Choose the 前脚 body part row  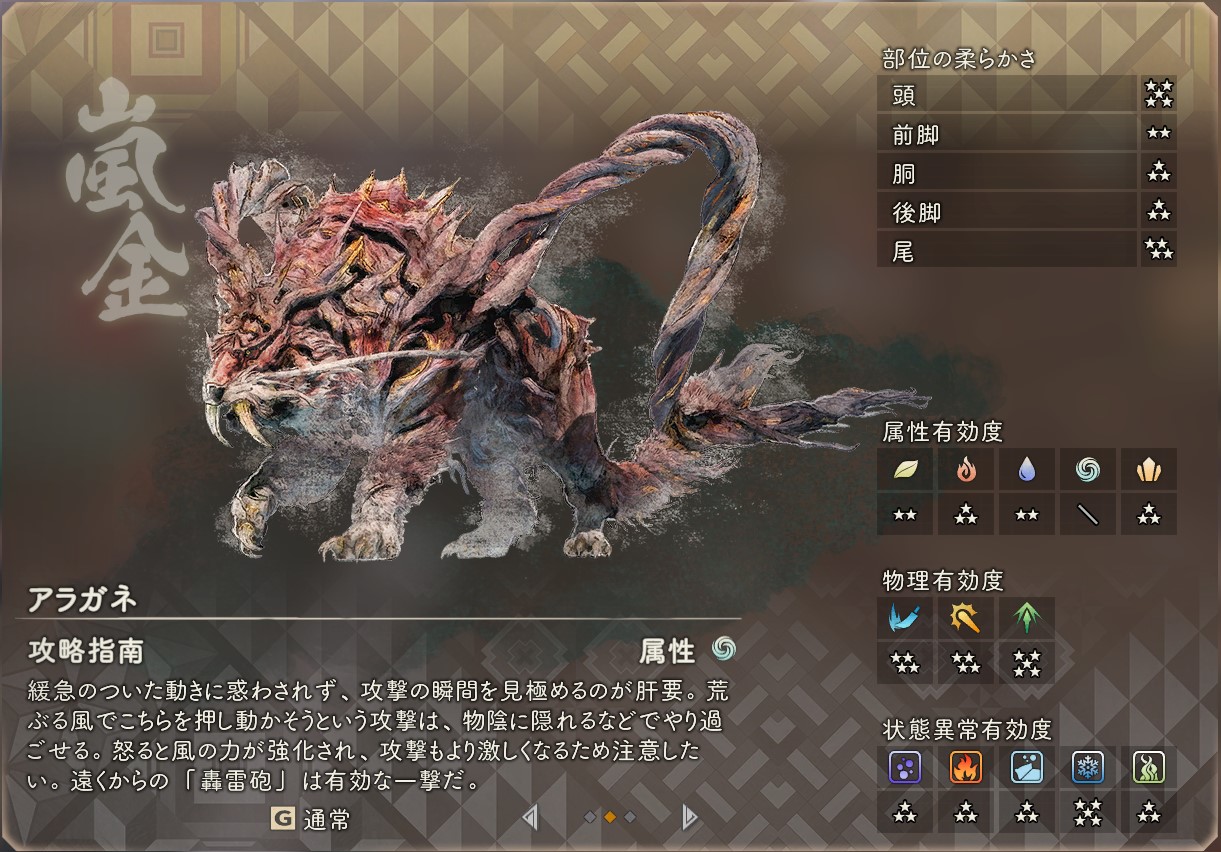pos(1006,134)
